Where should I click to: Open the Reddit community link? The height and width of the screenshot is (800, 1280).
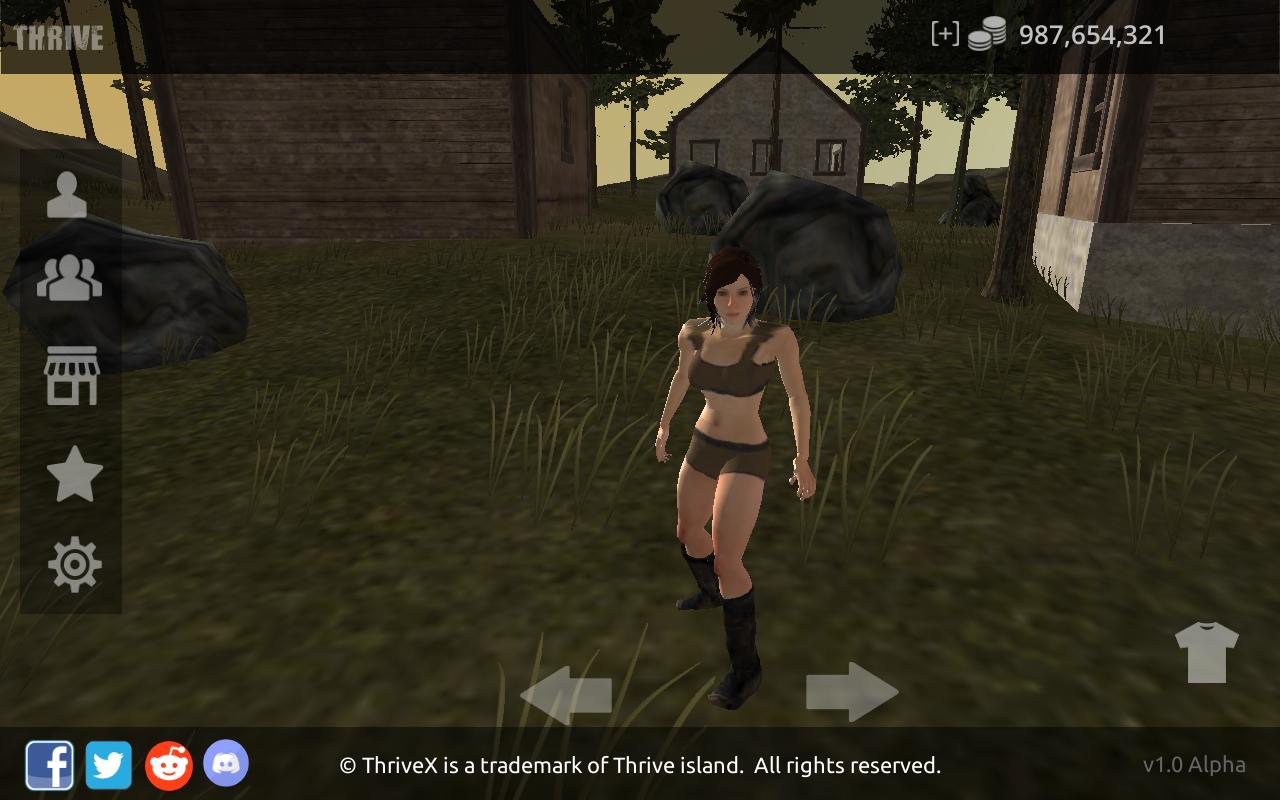point(169,766)
